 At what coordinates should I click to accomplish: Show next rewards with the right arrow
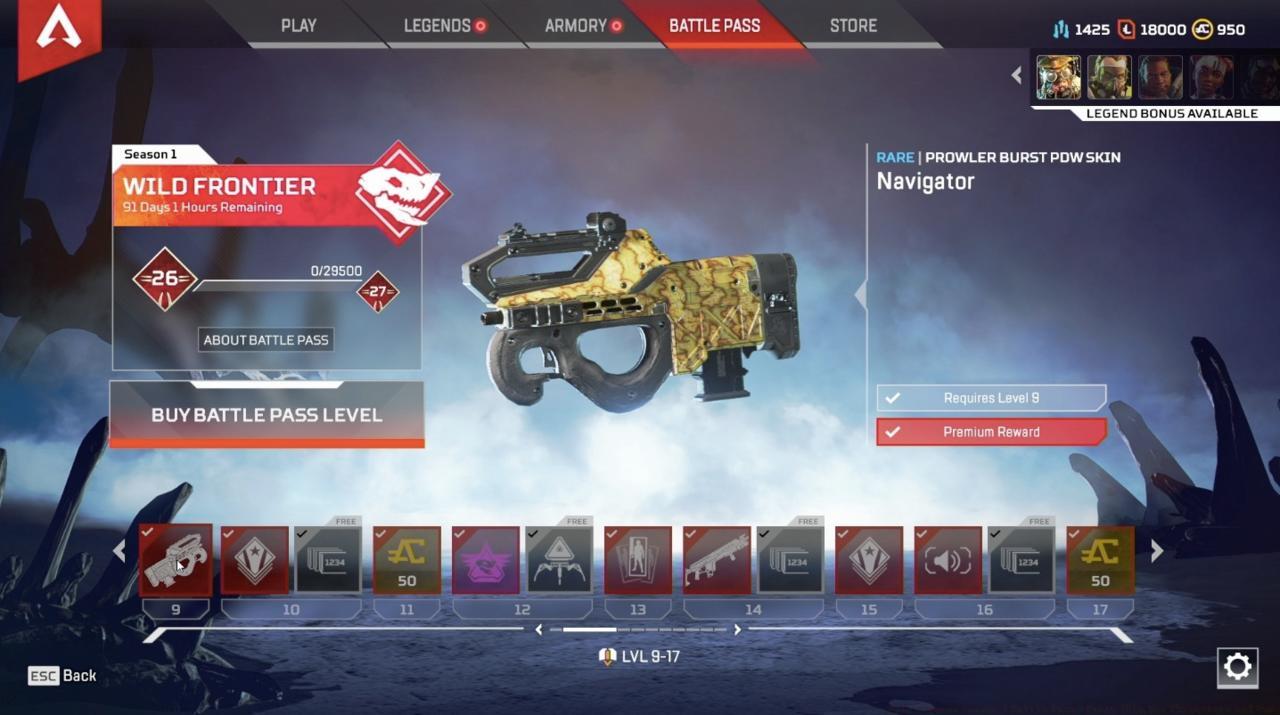[1157, 551]
